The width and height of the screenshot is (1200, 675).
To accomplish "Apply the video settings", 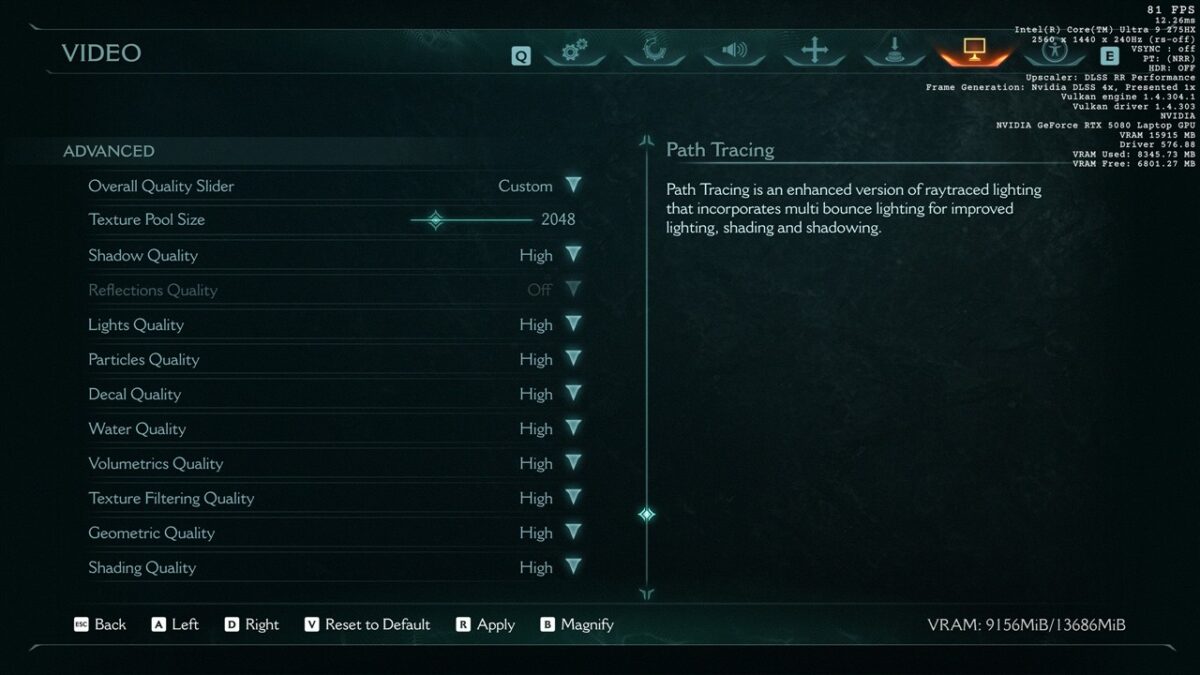I will tap(486, 624).
